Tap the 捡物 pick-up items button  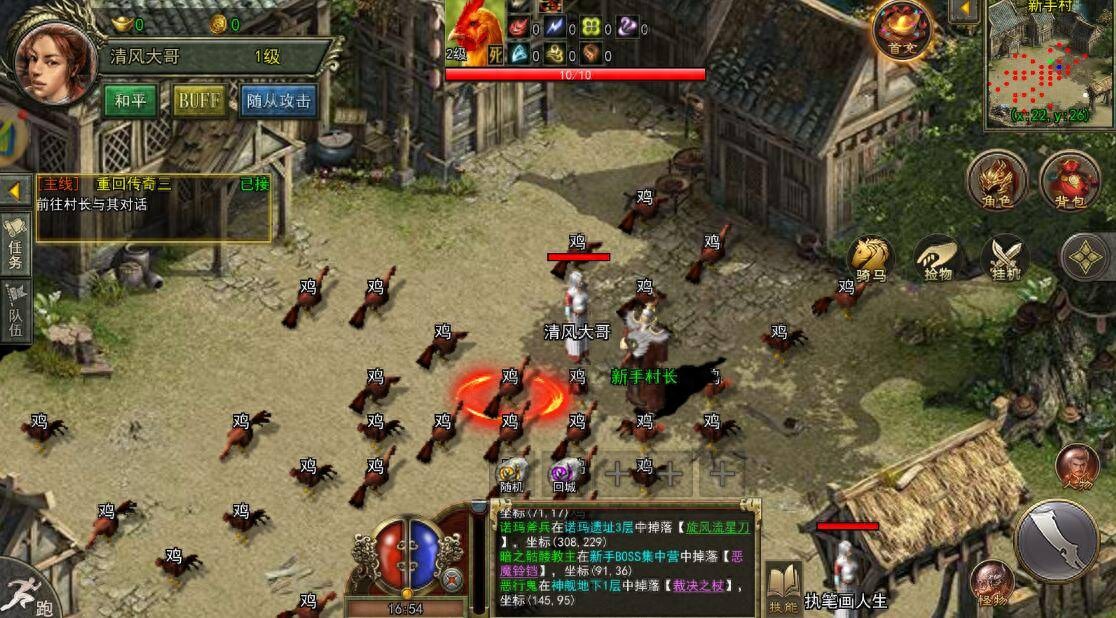938,258
